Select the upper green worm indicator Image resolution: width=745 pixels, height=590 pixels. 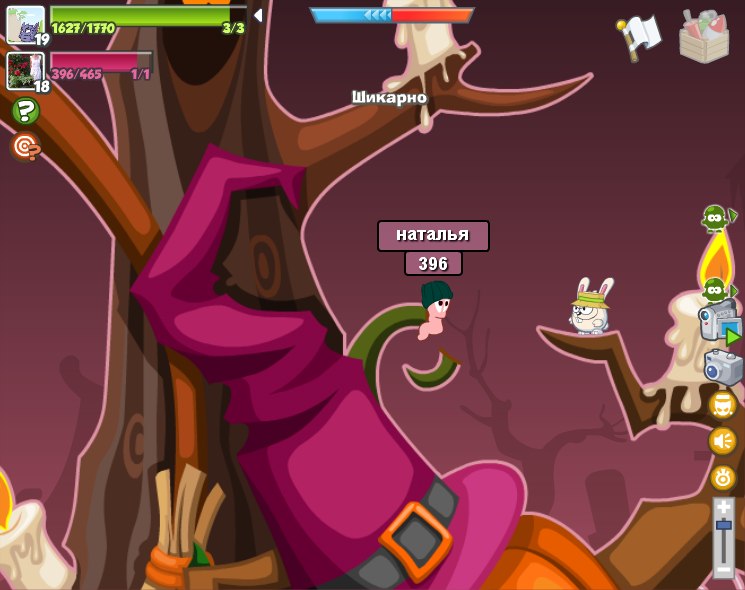pos(715,216)
